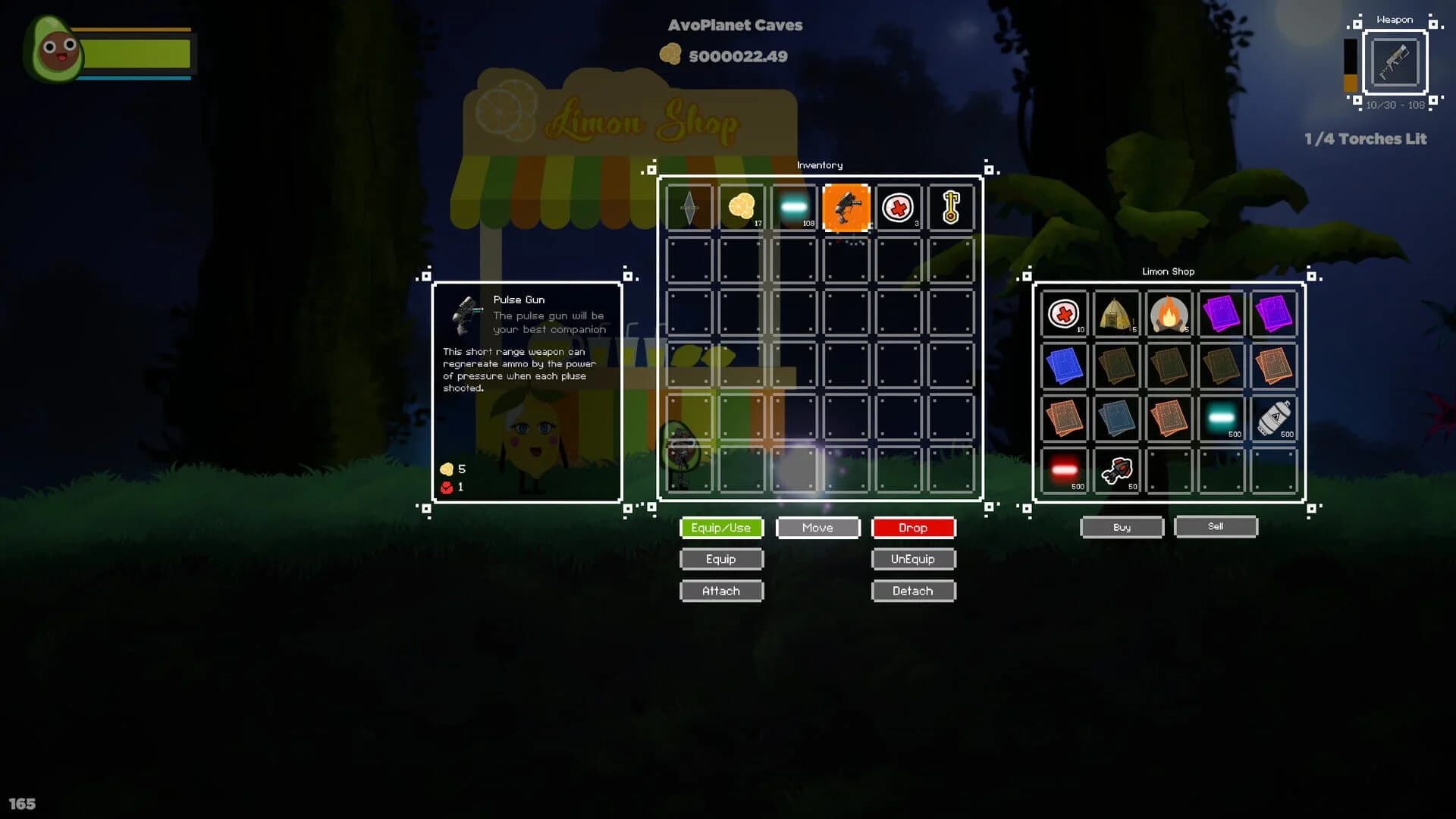The image size is (1456, 819).
Task: Select the cyan glowing ammo in inventory
Action: coord(793,207)
